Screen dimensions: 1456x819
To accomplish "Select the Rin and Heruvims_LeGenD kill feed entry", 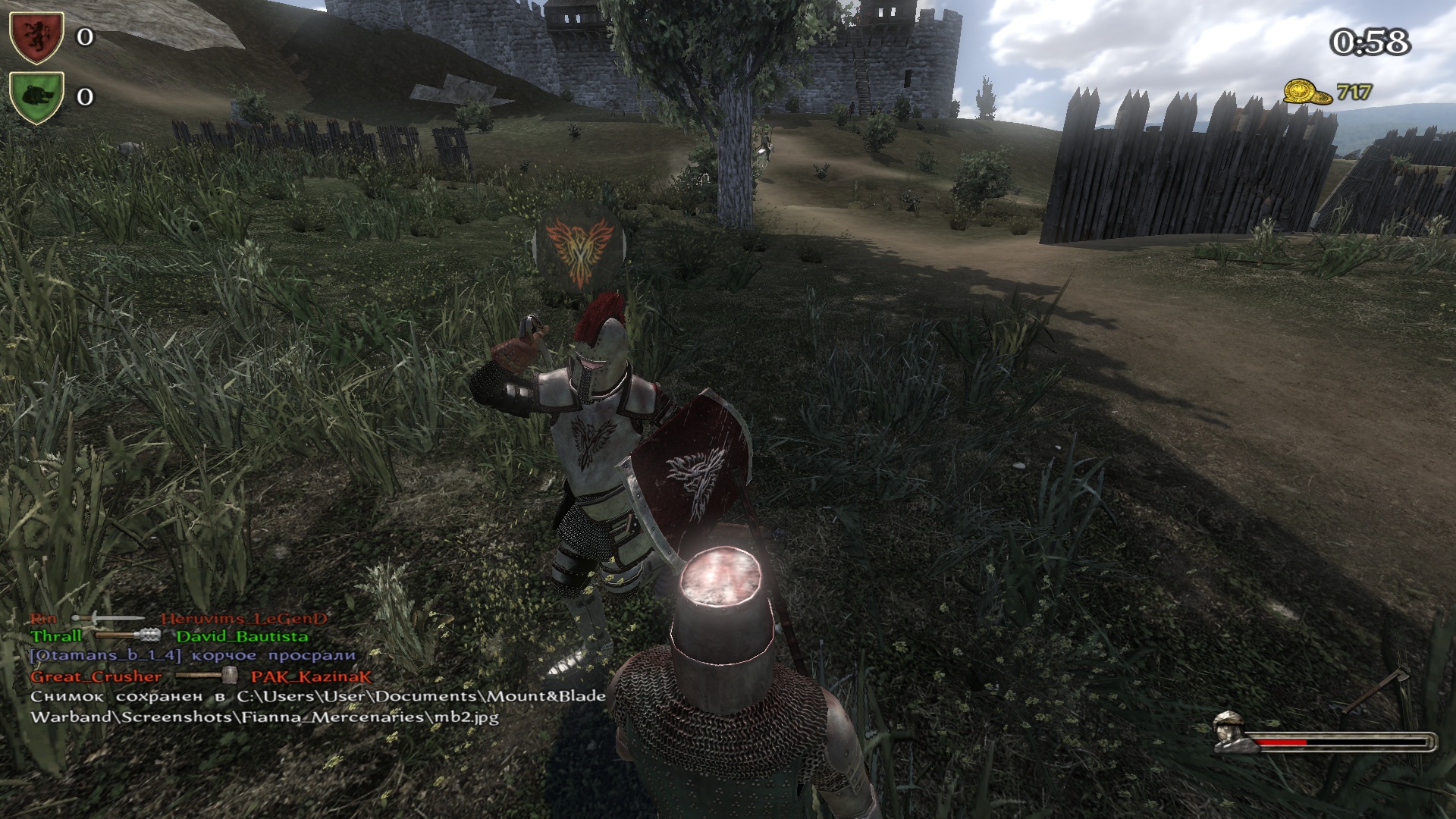I will point(178,618).
